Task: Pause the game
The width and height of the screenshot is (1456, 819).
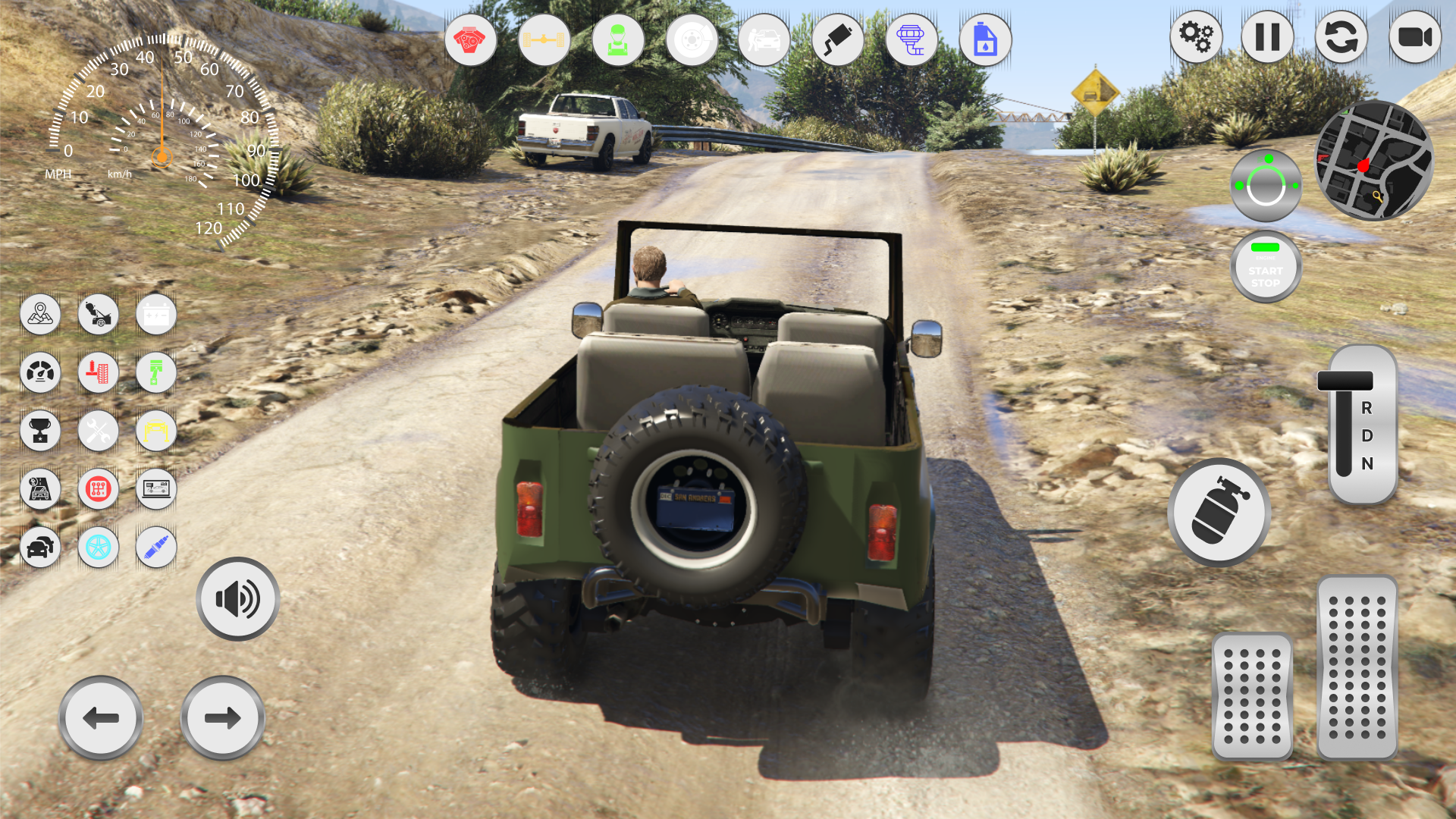Action: pyautogui.click(x=1267, y=36)
